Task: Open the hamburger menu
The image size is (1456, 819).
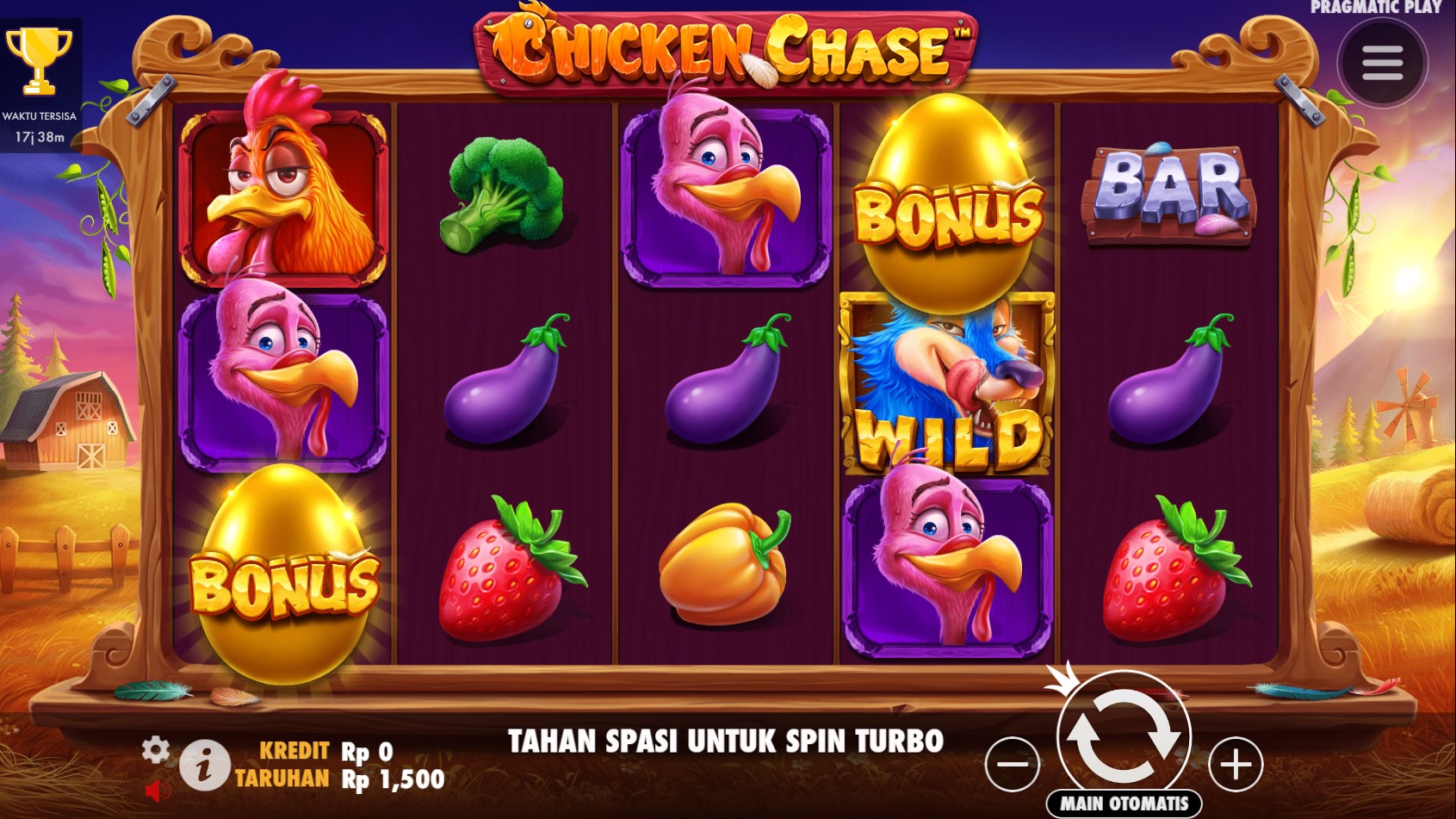Action: coord(1382,63)
